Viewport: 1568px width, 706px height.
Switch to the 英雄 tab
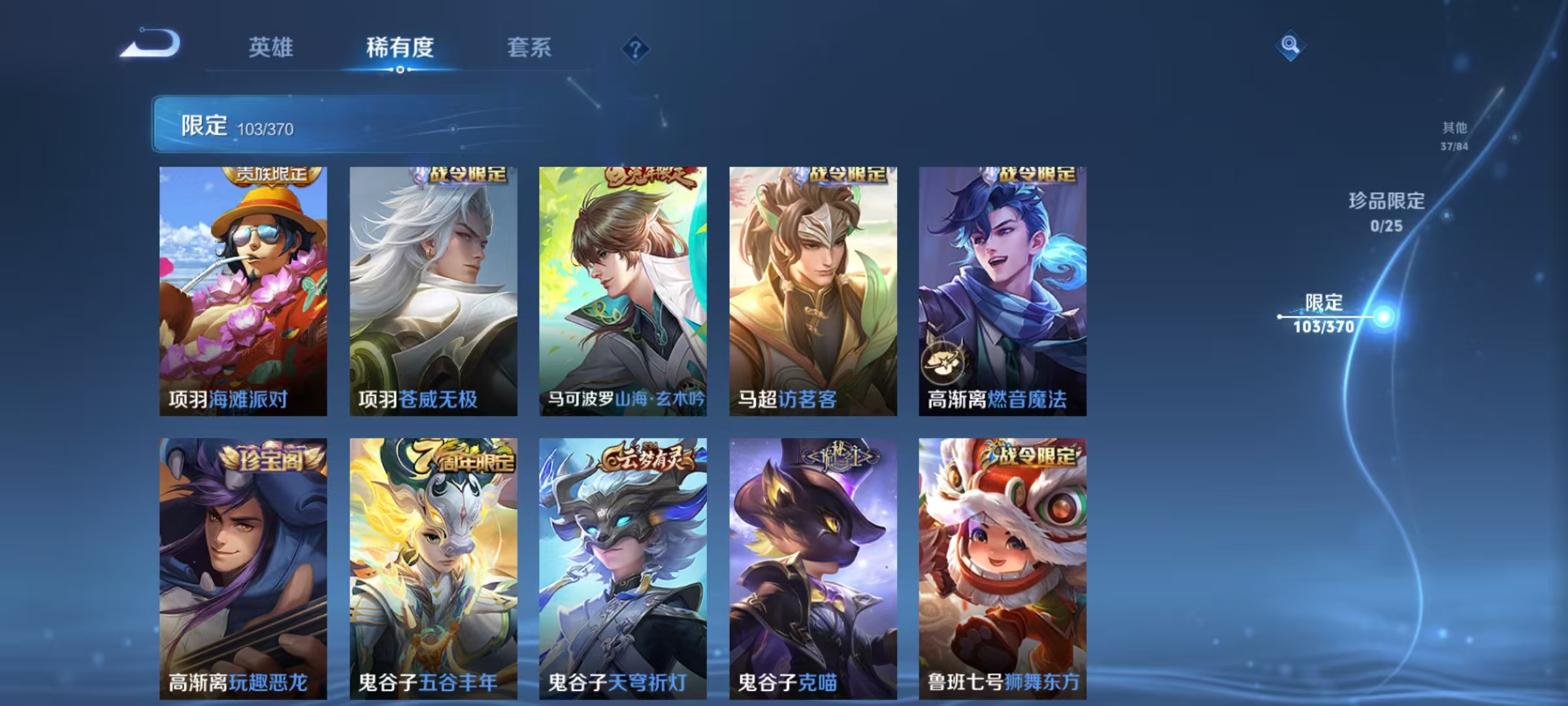click(272, 47)
